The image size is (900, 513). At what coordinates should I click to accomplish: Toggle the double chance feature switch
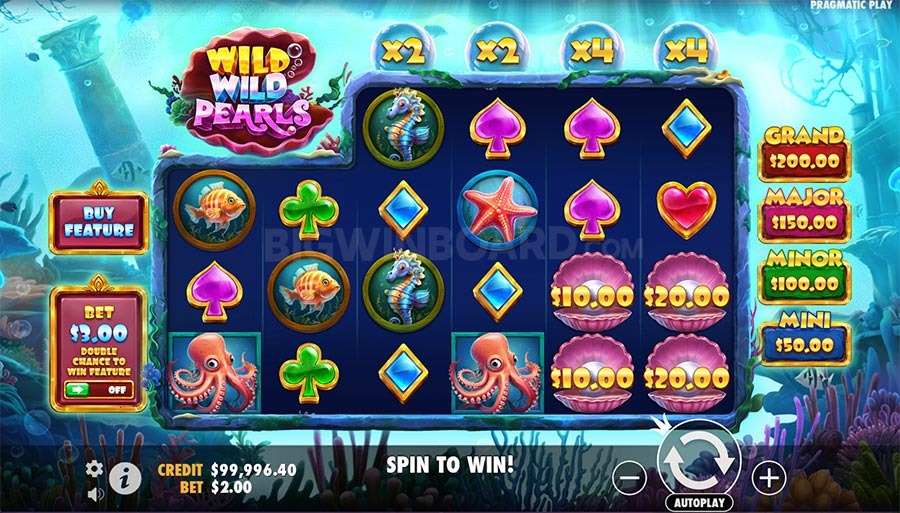click(x=99, y=389)
